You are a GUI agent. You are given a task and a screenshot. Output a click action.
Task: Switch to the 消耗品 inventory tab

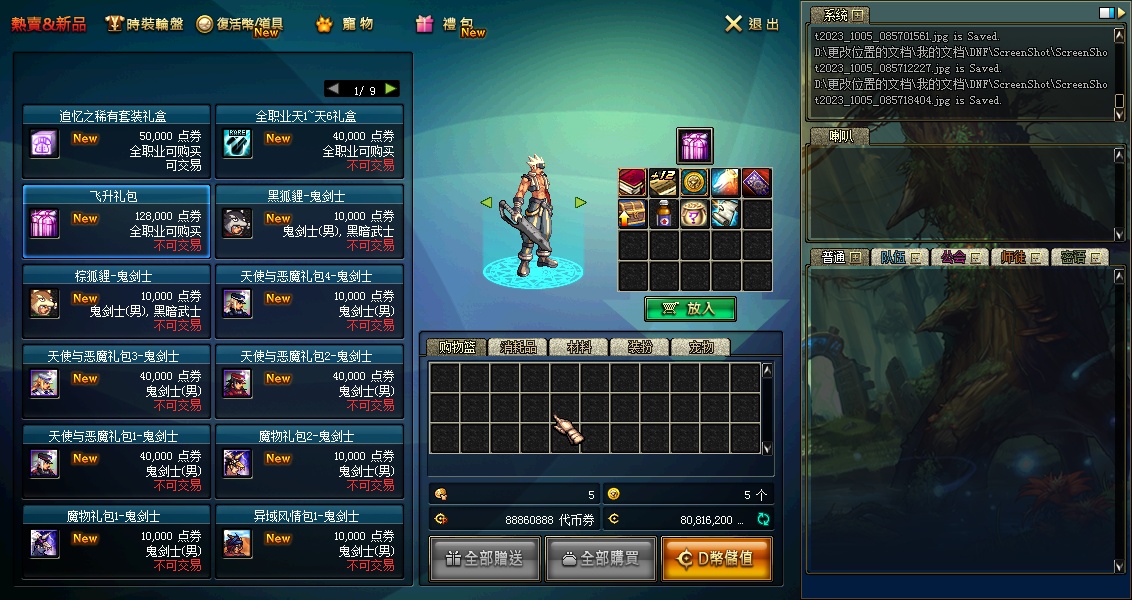(x=518, y=347)
